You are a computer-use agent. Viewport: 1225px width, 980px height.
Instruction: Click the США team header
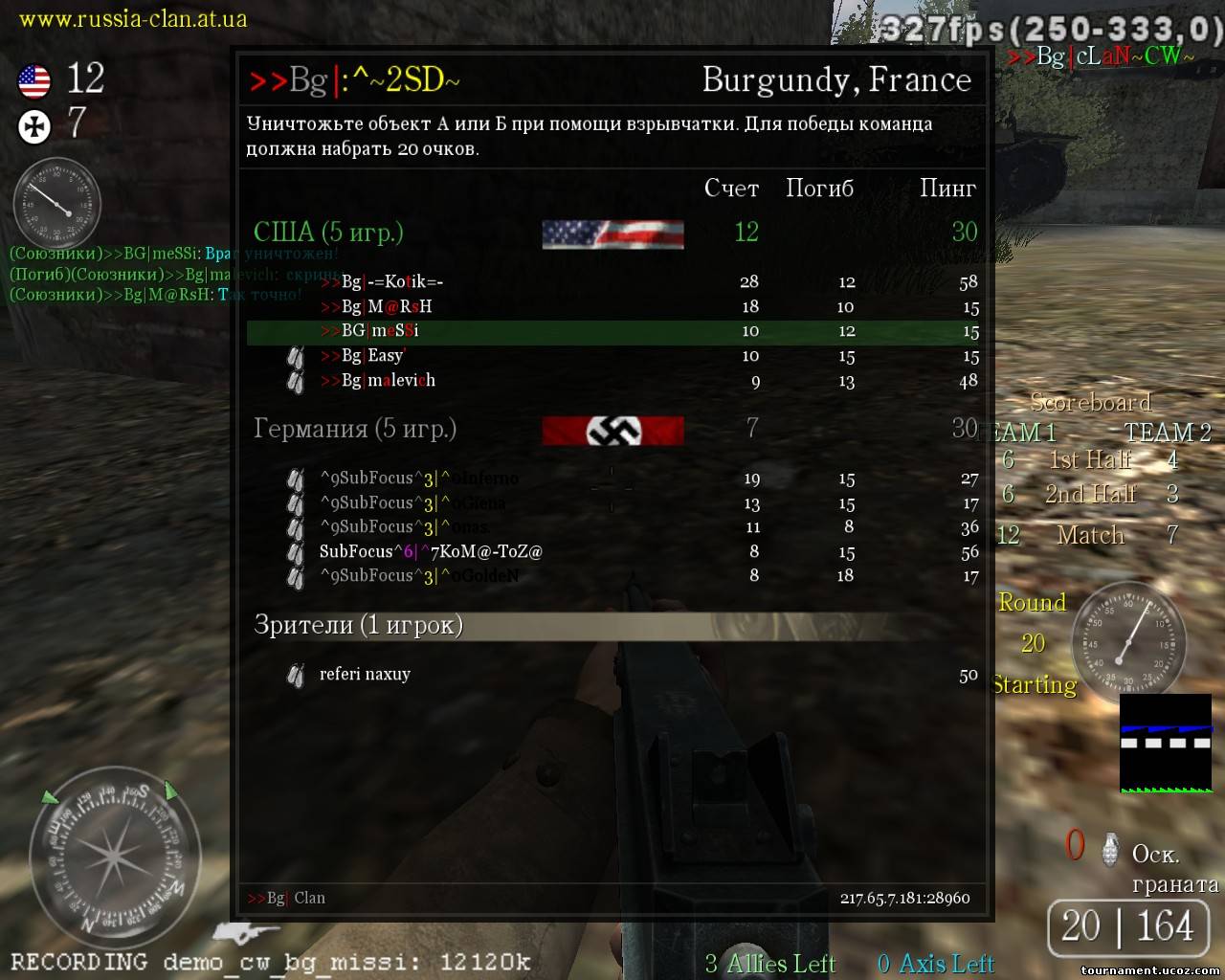328,232
